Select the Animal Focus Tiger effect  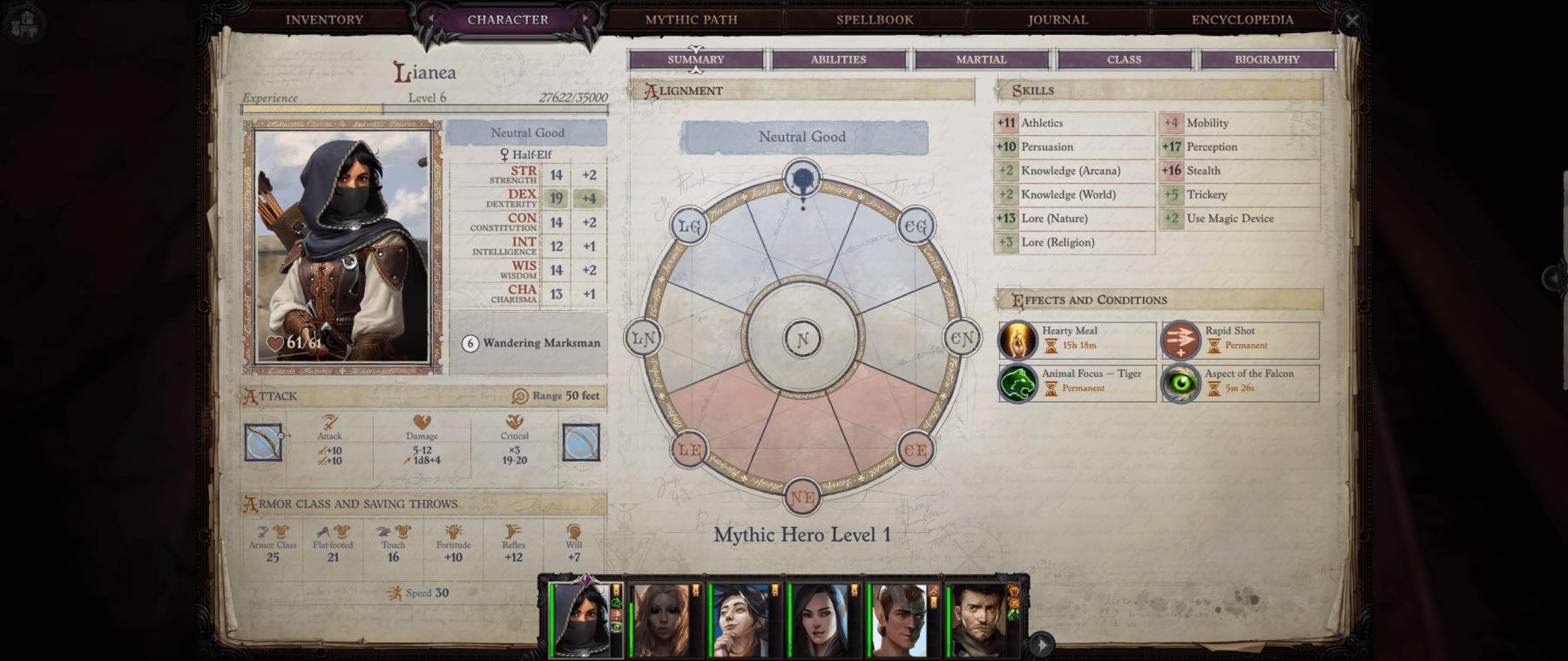coord(1017,382)
